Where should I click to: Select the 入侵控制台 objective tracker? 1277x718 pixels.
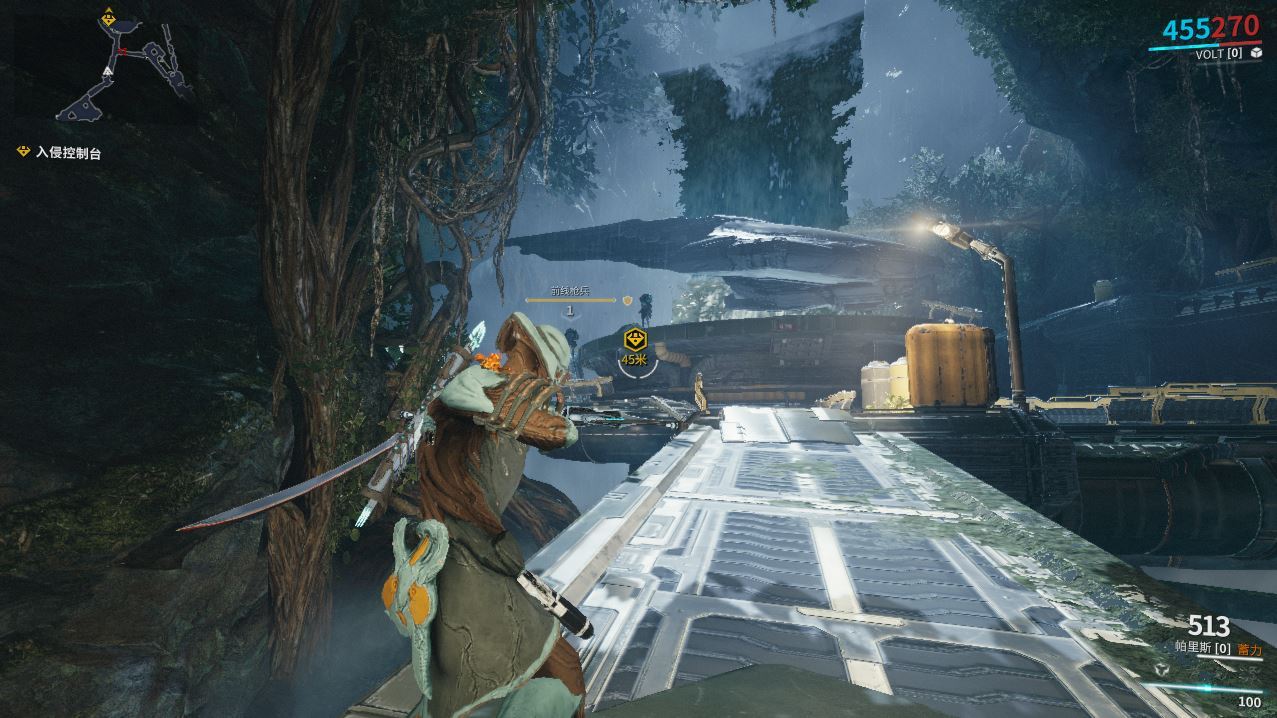click(68, 153)
